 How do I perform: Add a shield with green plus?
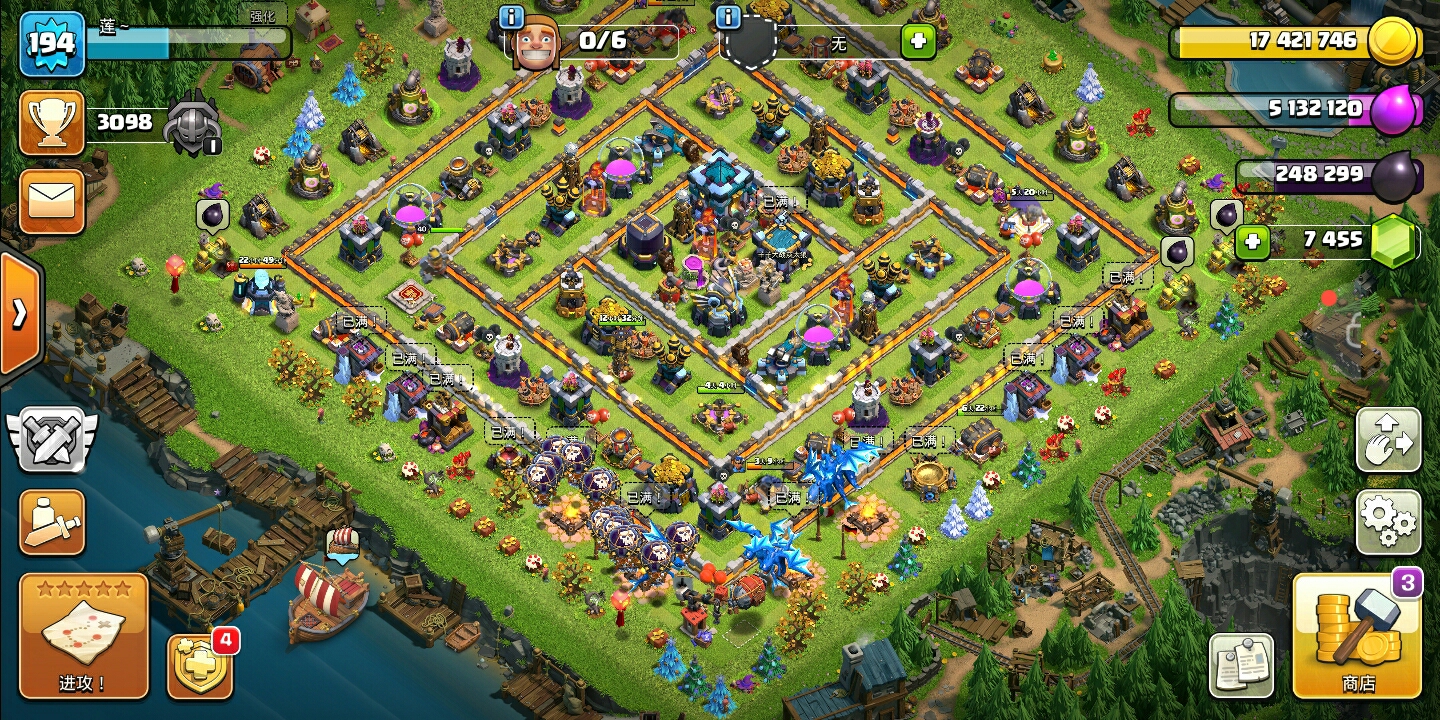point(917,43)
